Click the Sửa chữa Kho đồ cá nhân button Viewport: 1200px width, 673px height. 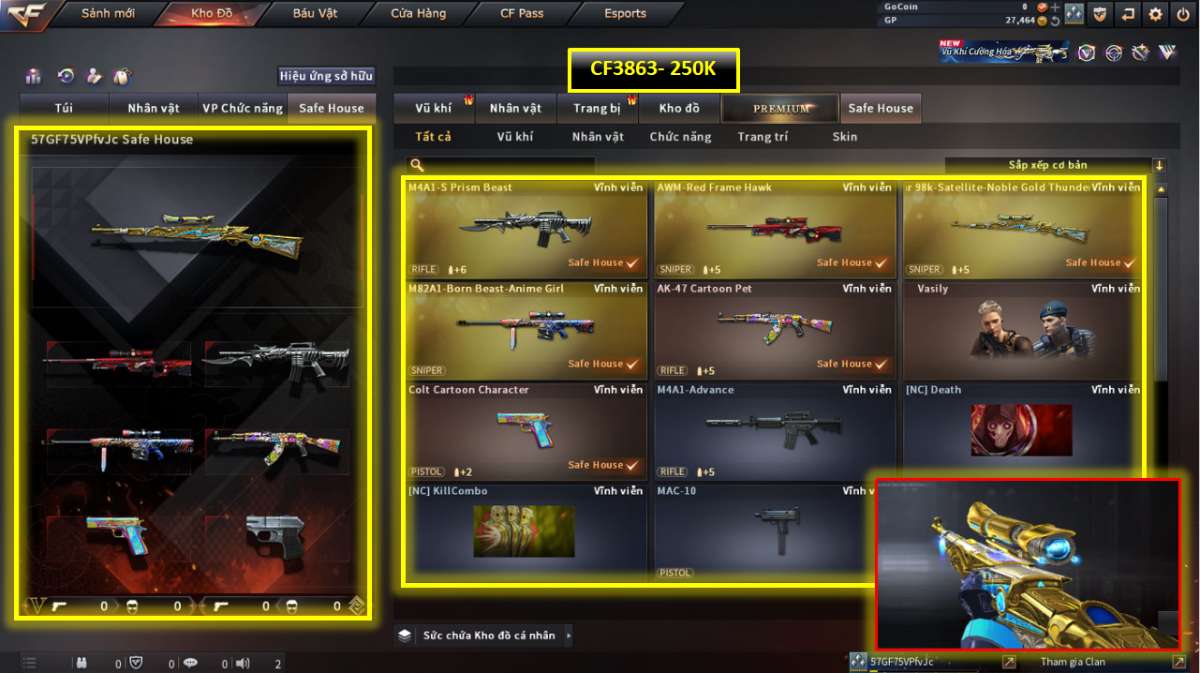tap(488, 635)
